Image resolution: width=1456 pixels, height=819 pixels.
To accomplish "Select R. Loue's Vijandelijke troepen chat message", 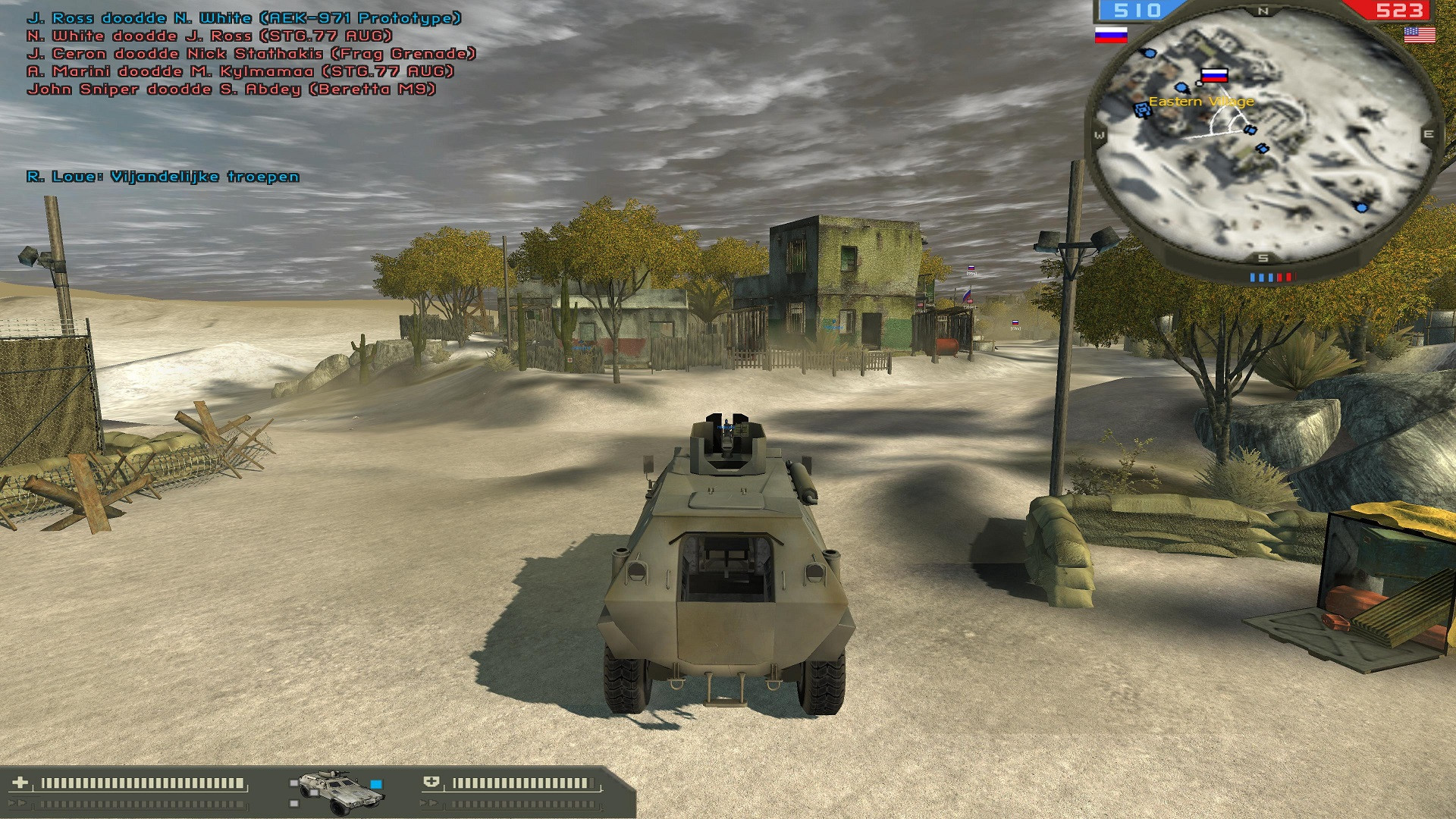I will coord(162,177).
